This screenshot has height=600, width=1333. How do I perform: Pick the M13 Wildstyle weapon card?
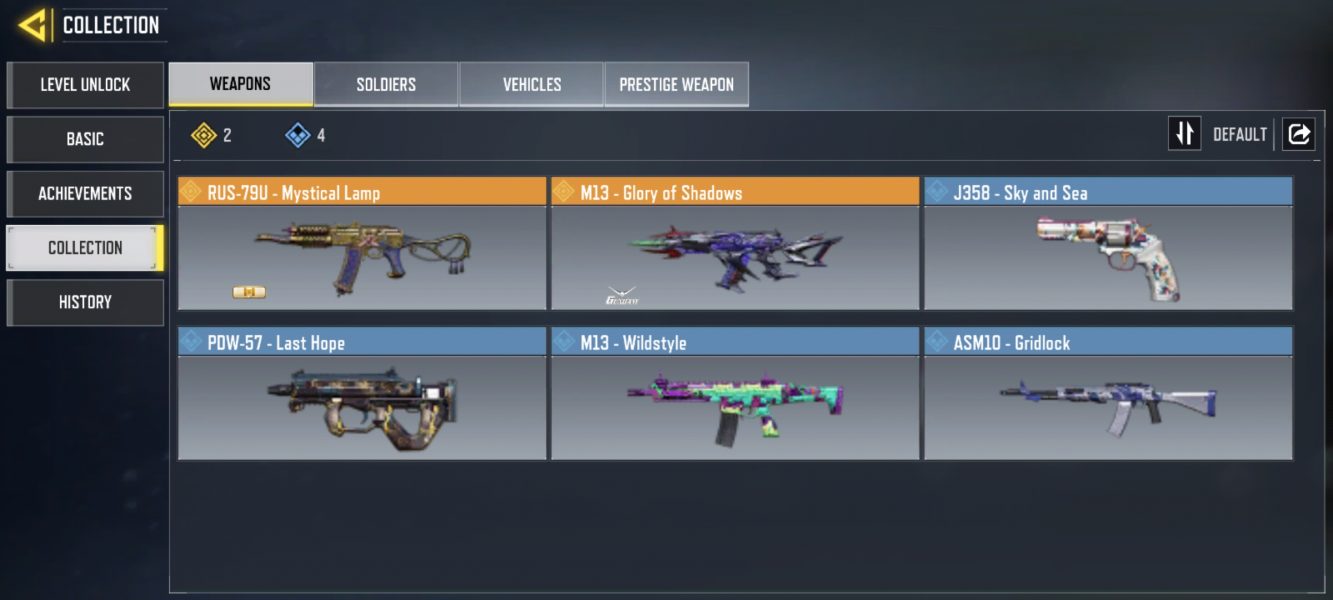[735, 394]
